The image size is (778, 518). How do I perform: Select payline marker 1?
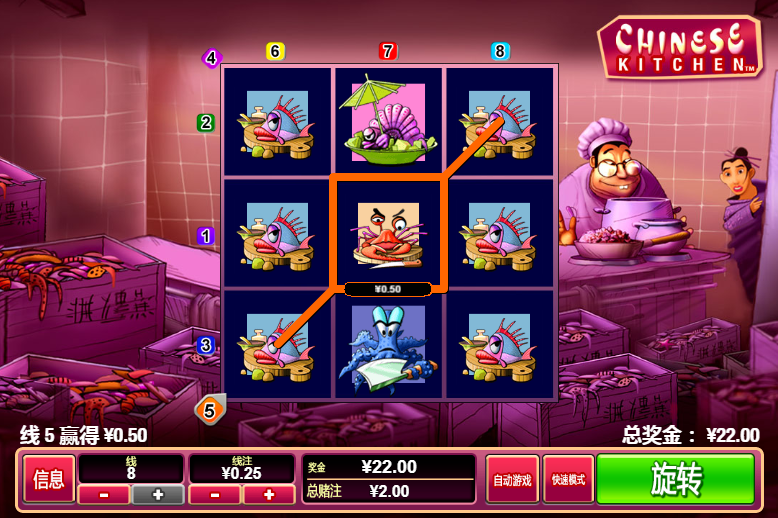(206, 236)
